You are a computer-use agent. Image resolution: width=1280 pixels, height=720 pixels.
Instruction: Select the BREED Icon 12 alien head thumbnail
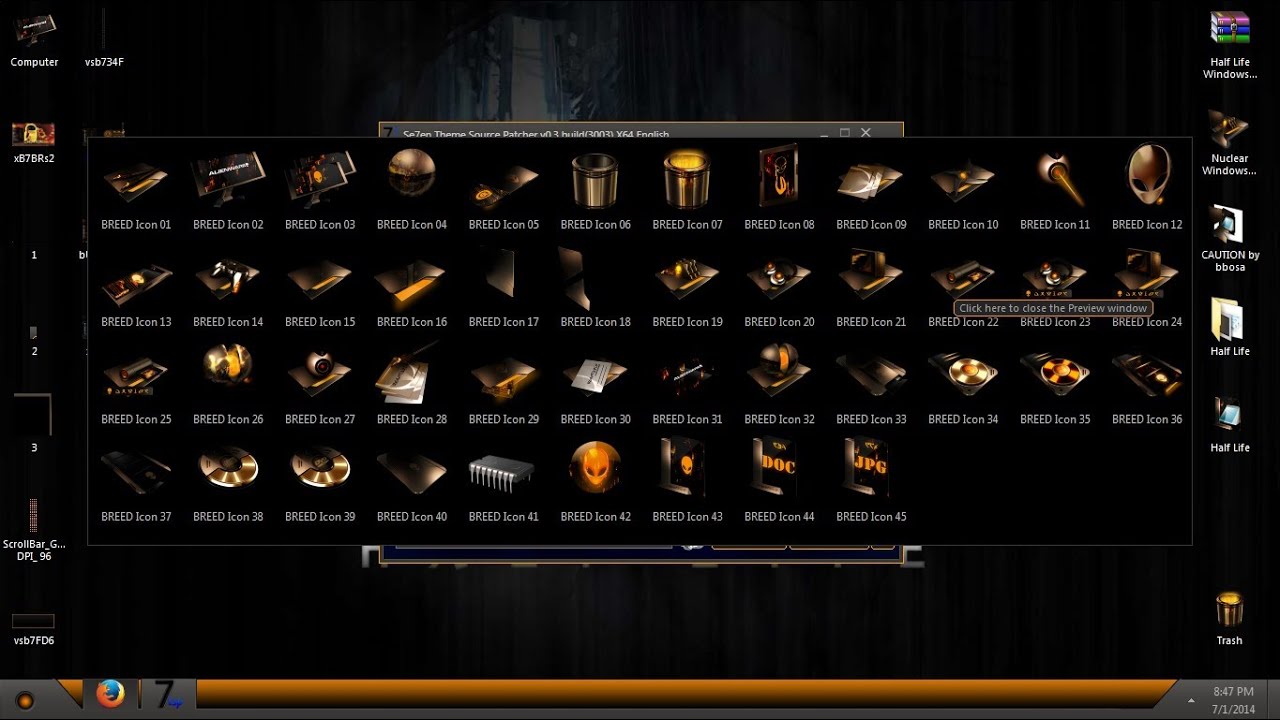(x=1146, y=177)
